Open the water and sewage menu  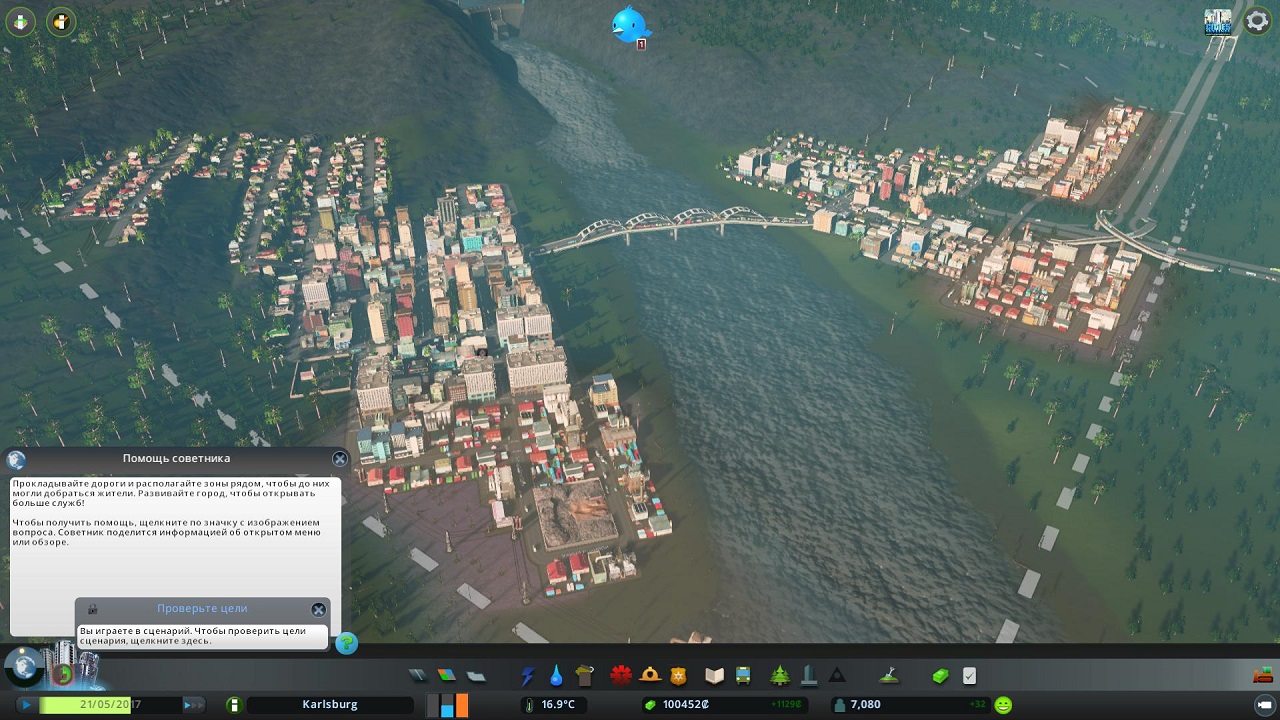[x=556, y=676]
